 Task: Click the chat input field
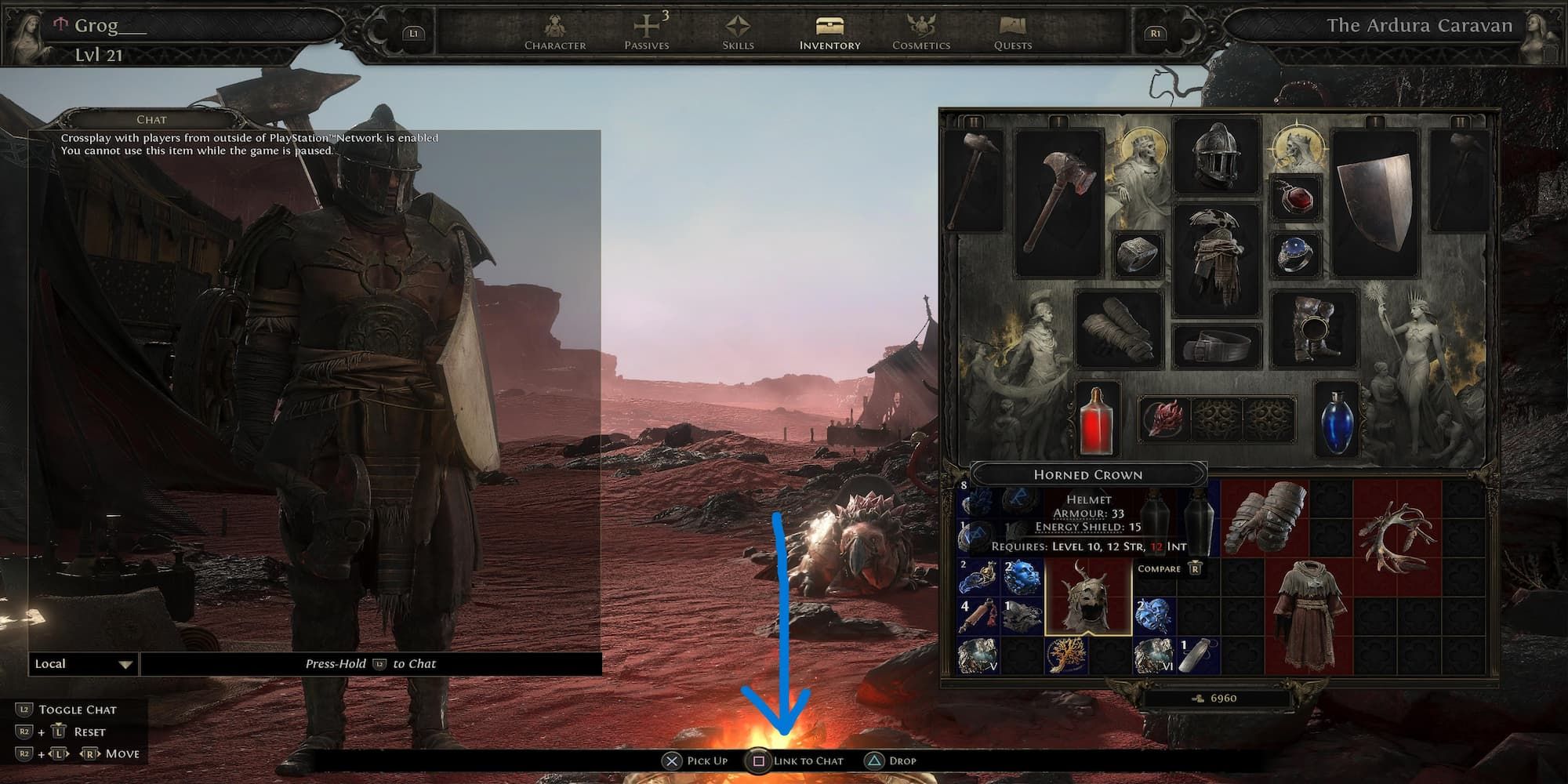tap(372, 663)
